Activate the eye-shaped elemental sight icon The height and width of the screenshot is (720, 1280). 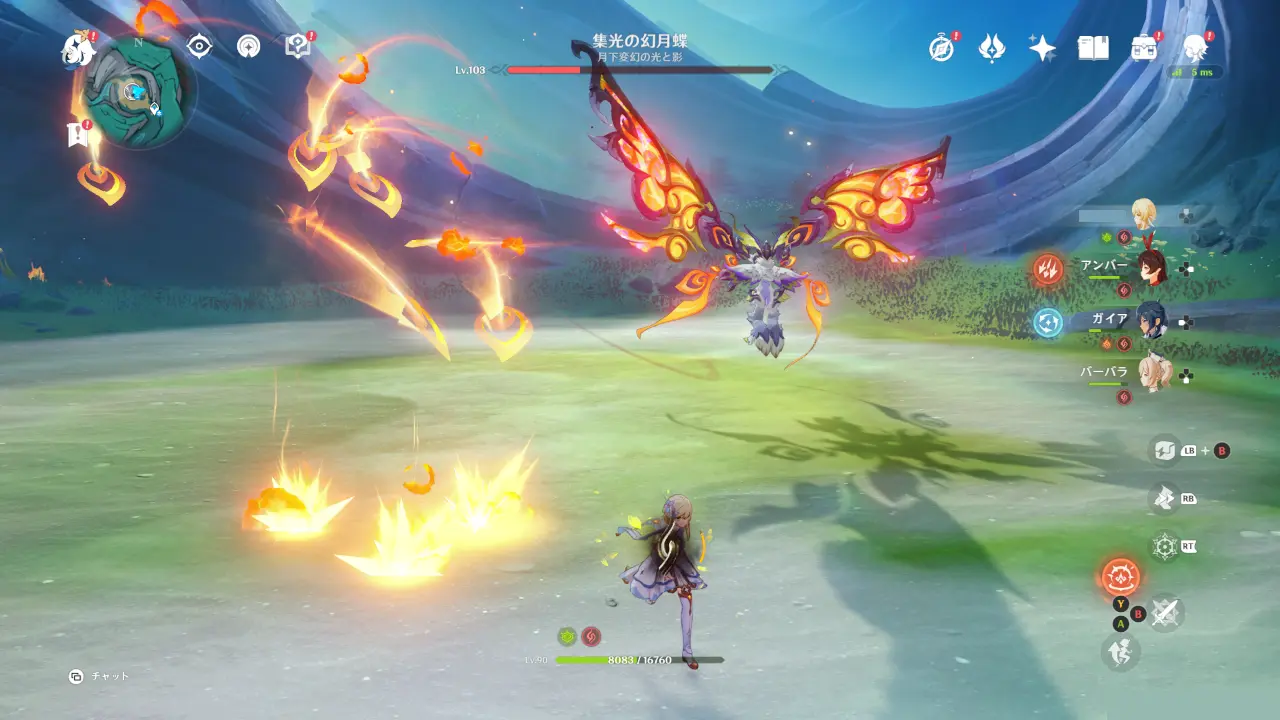click(200, 46)
